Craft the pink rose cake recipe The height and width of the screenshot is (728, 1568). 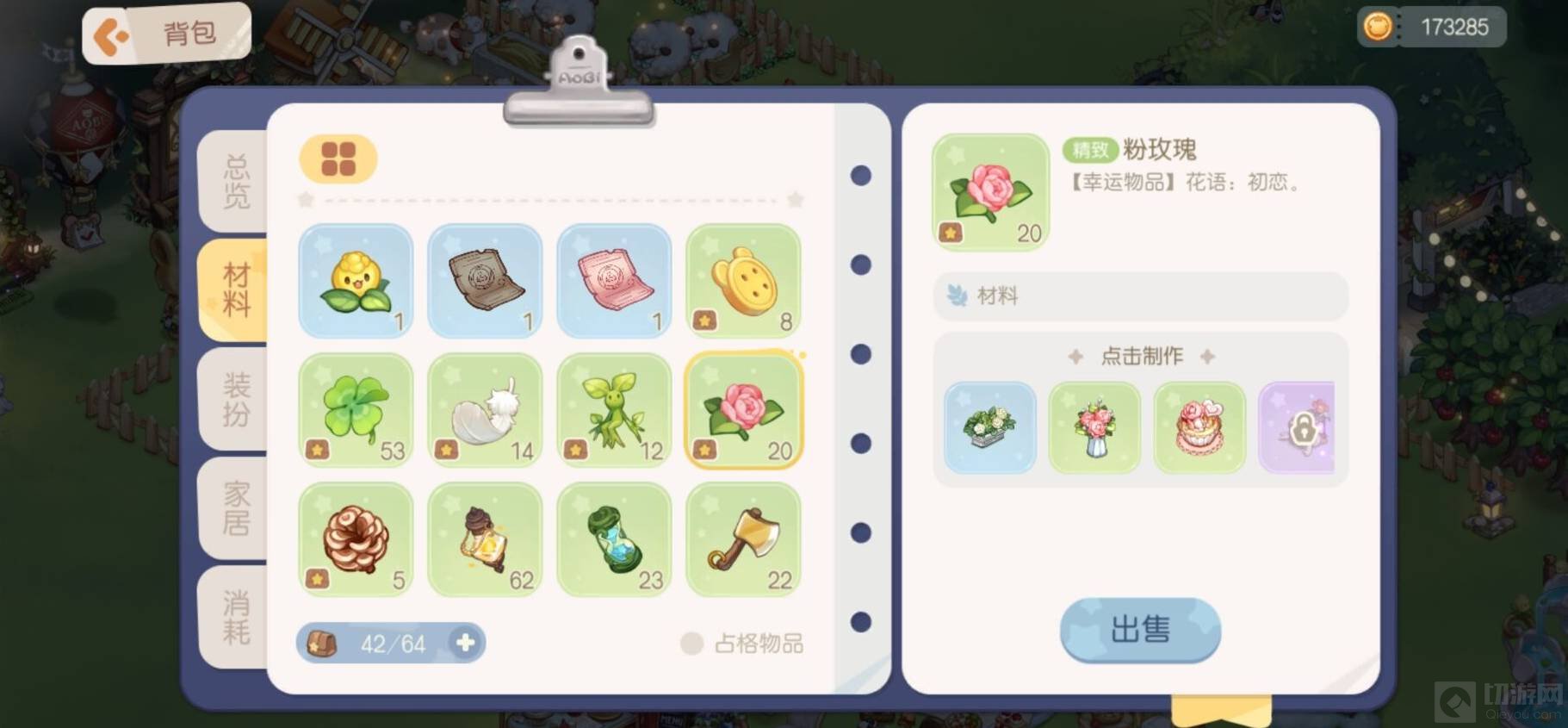1199,427
